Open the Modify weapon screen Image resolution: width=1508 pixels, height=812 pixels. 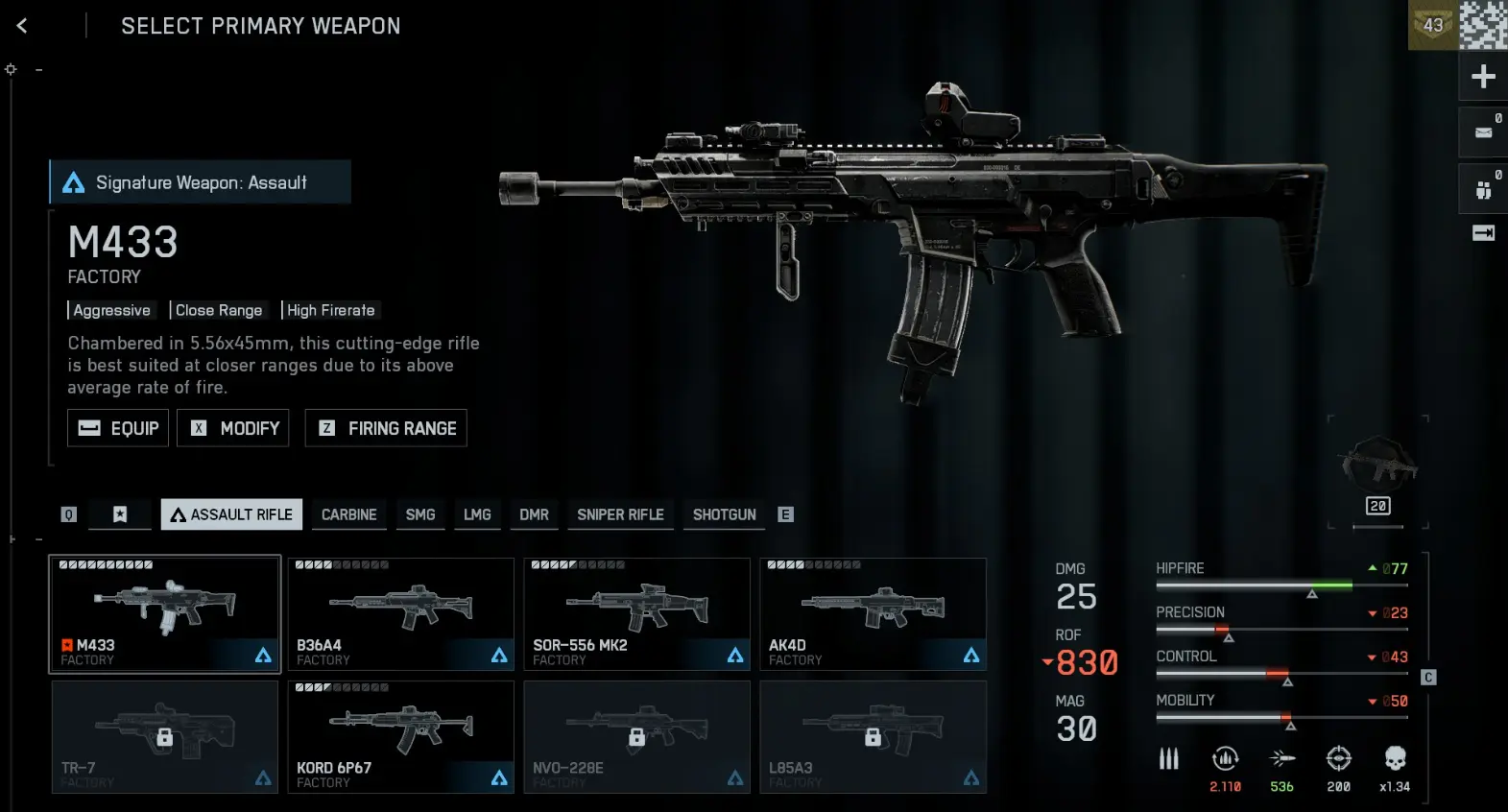(233, 428)
